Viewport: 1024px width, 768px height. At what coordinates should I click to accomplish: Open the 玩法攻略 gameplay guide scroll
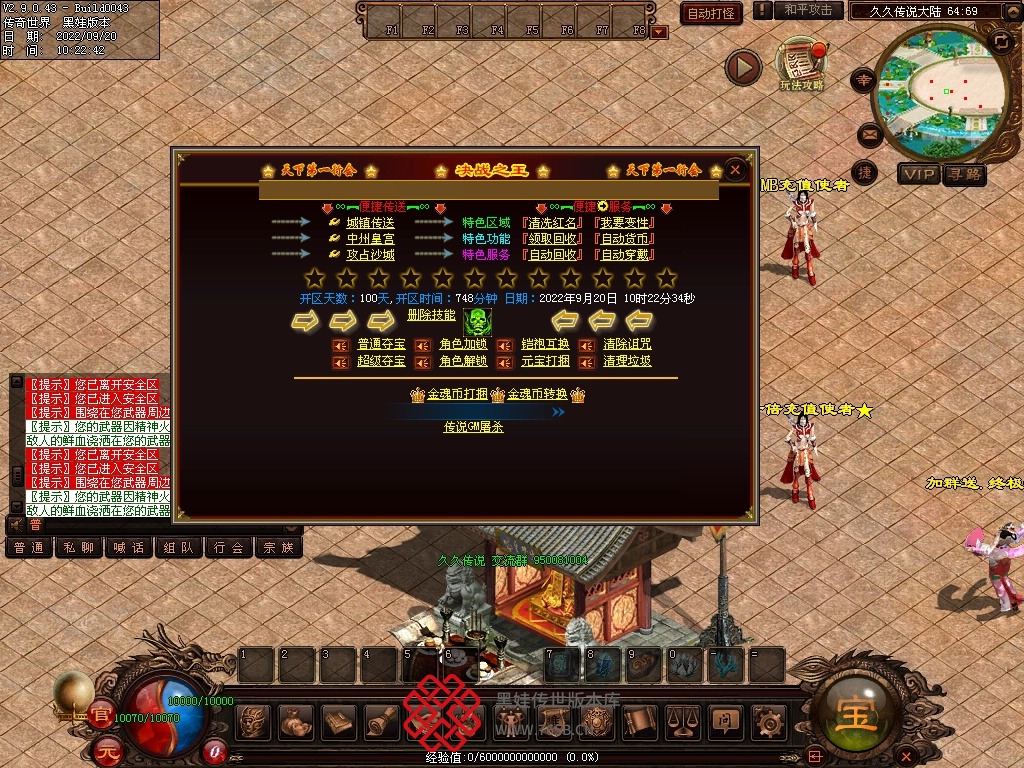click(802, 66)
